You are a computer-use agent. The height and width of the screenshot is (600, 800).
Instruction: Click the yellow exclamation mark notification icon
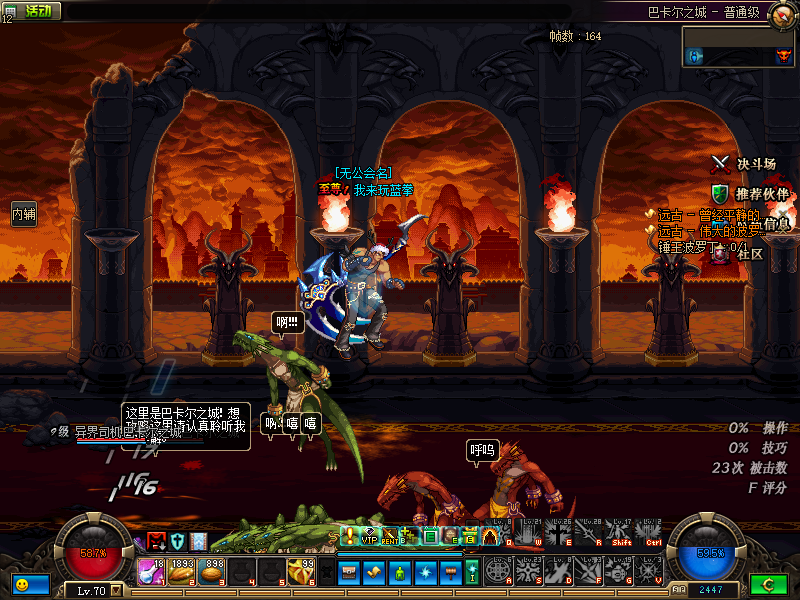[350, 536]
